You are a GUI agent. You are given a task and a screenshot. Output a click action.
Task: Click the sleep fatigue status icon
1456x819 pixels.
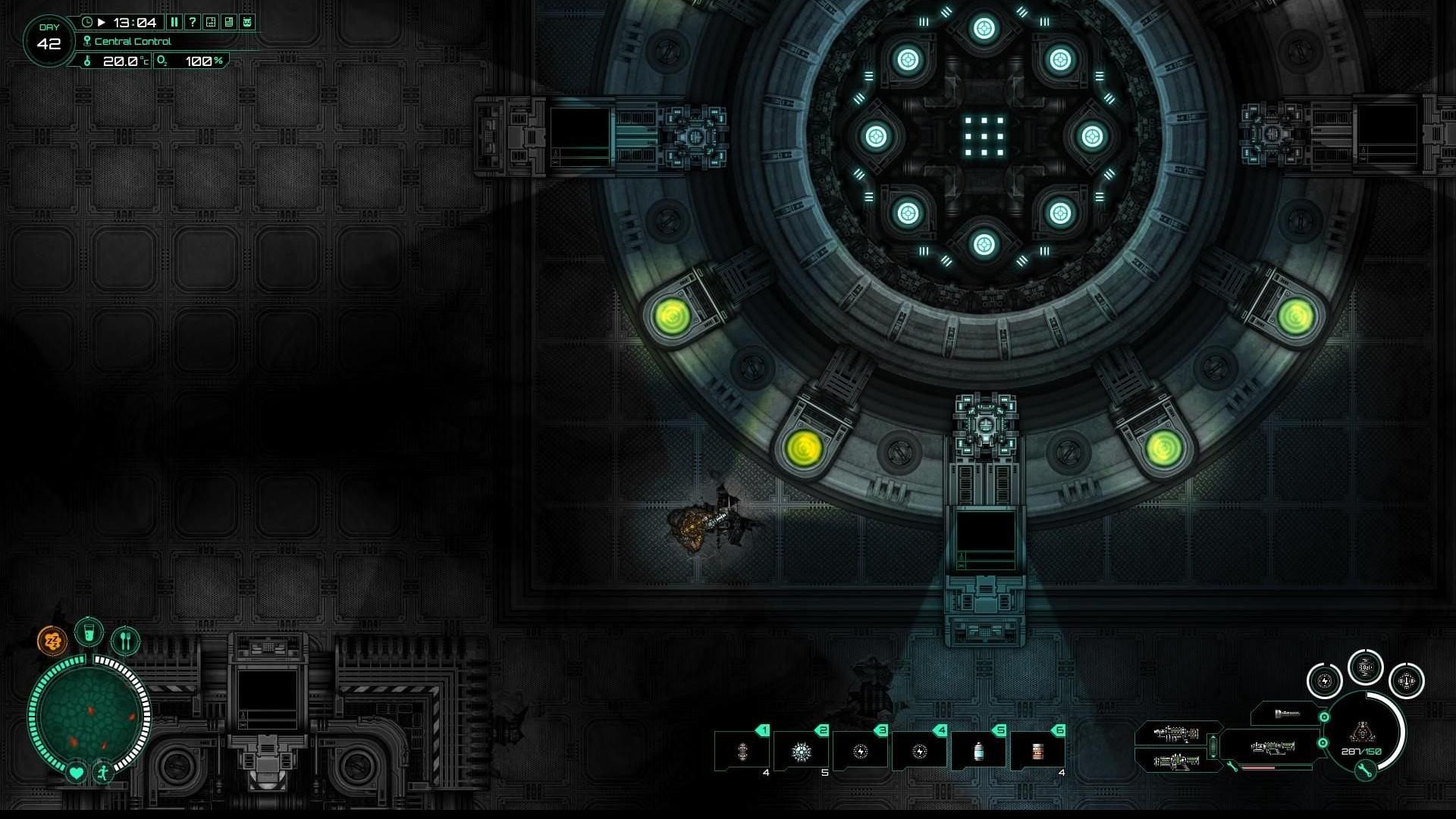(52, 641)
